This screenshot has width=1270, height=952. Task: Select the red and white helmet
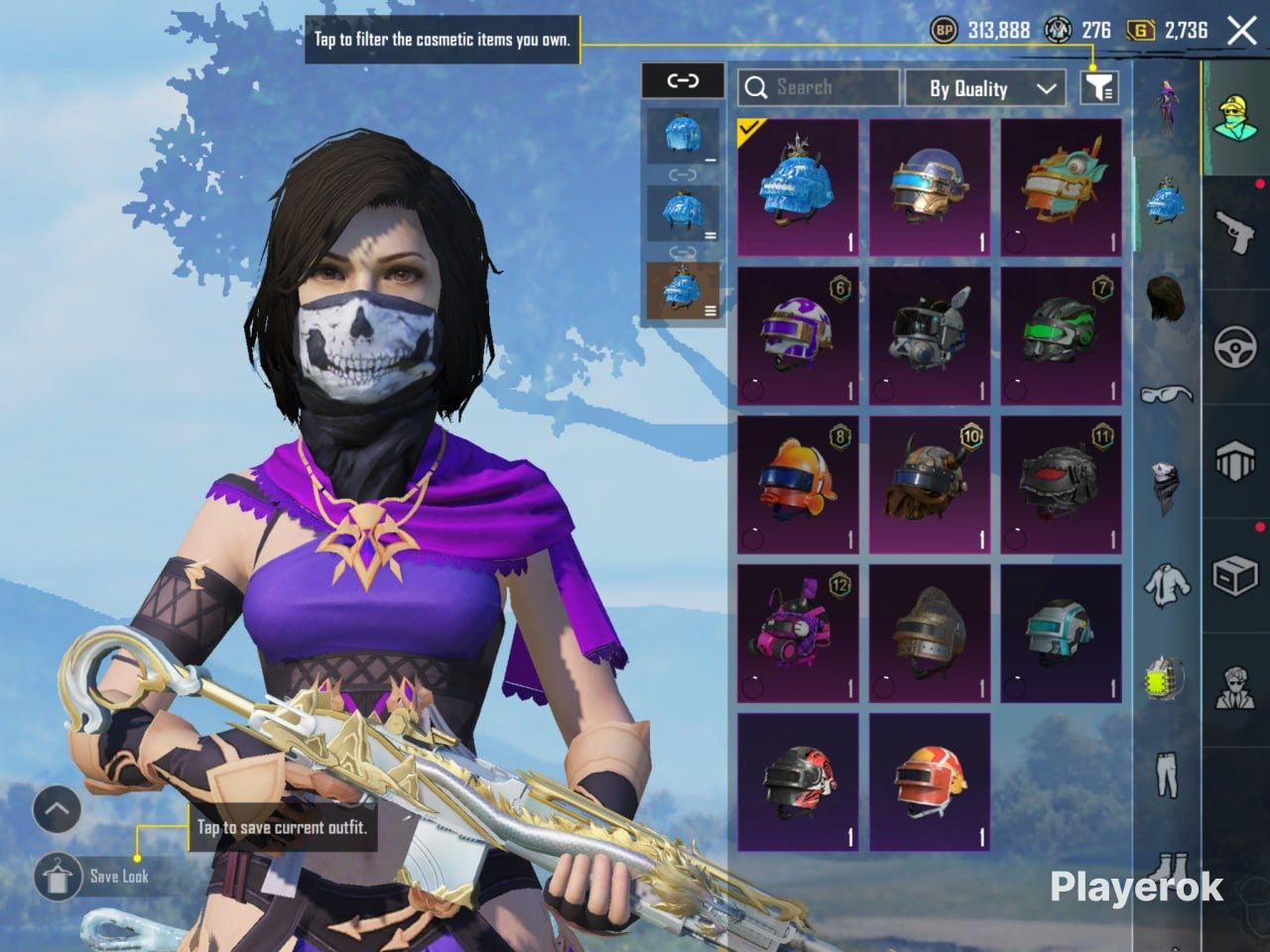(x=930, y=781)
